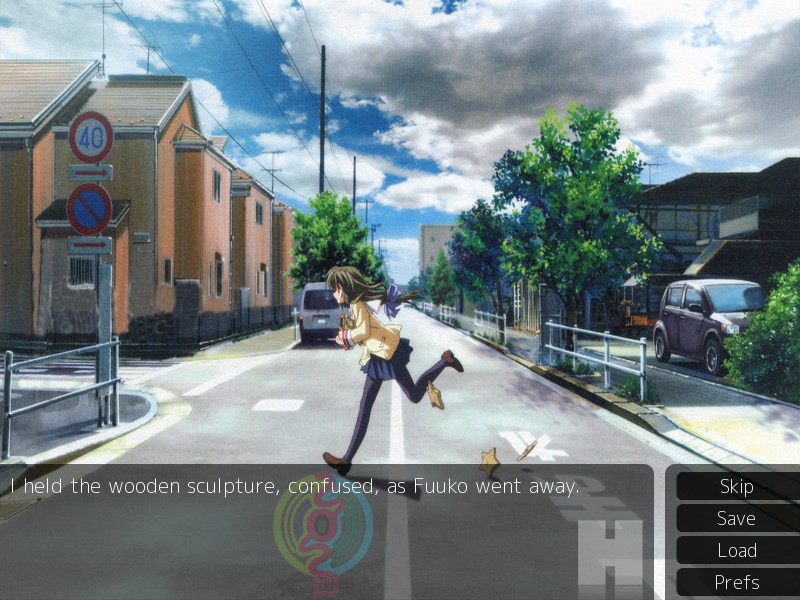Click the Skip button
The image size is (800, 600).
[736, 487]
